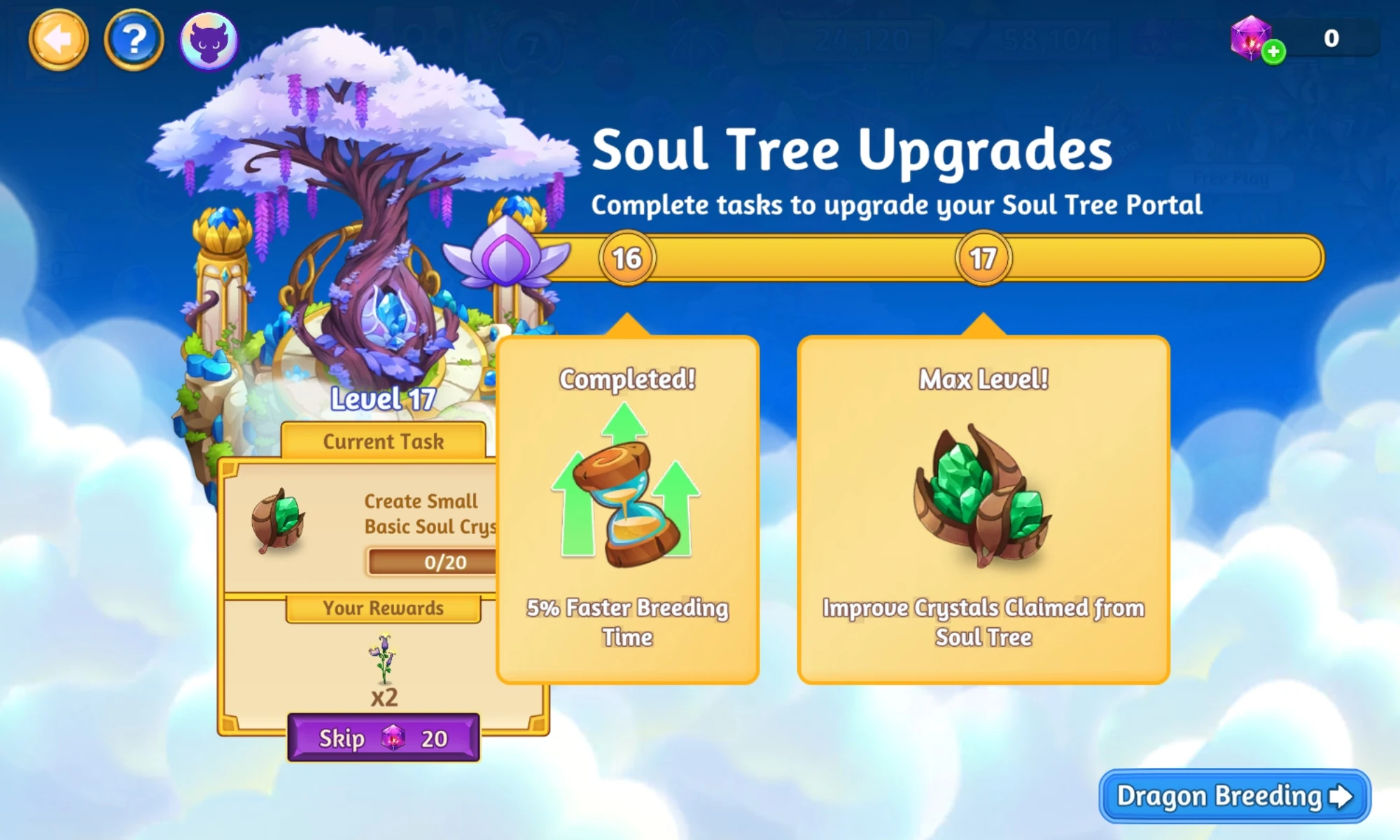This screenshot has width=1400, height=840.
Task: Click the hourglass faster breeding icon
Action: [x=626, y=490]
